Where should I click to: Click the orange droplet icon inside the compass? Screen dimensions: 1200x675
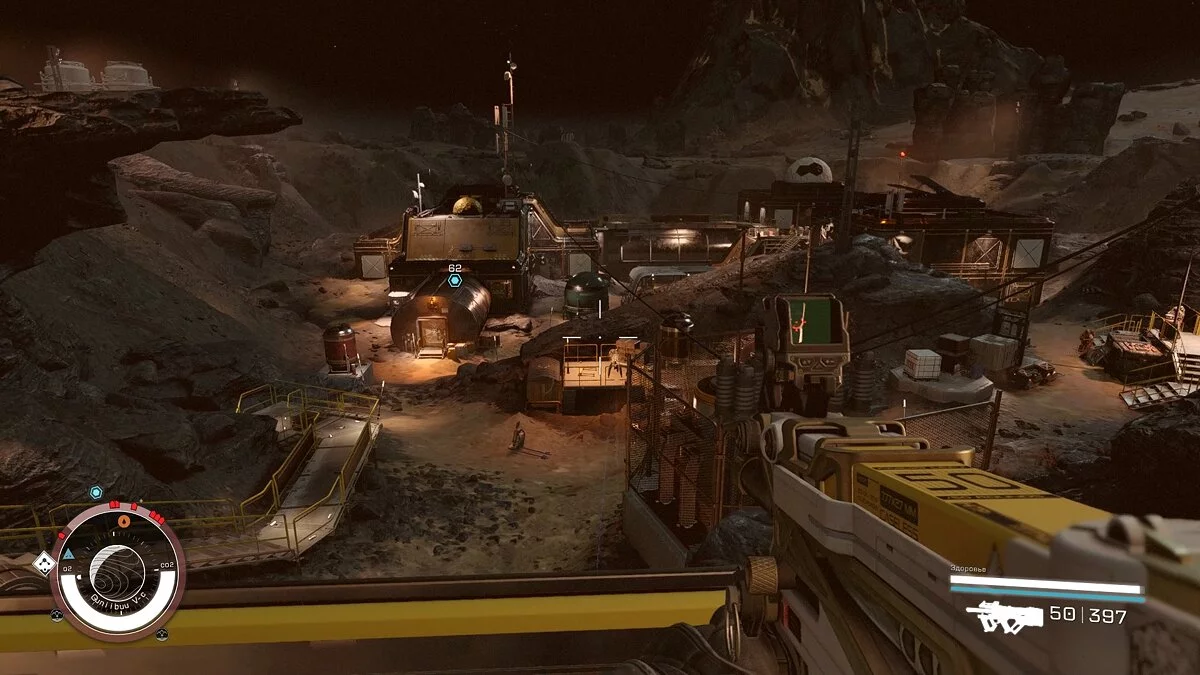click(124, 521)
